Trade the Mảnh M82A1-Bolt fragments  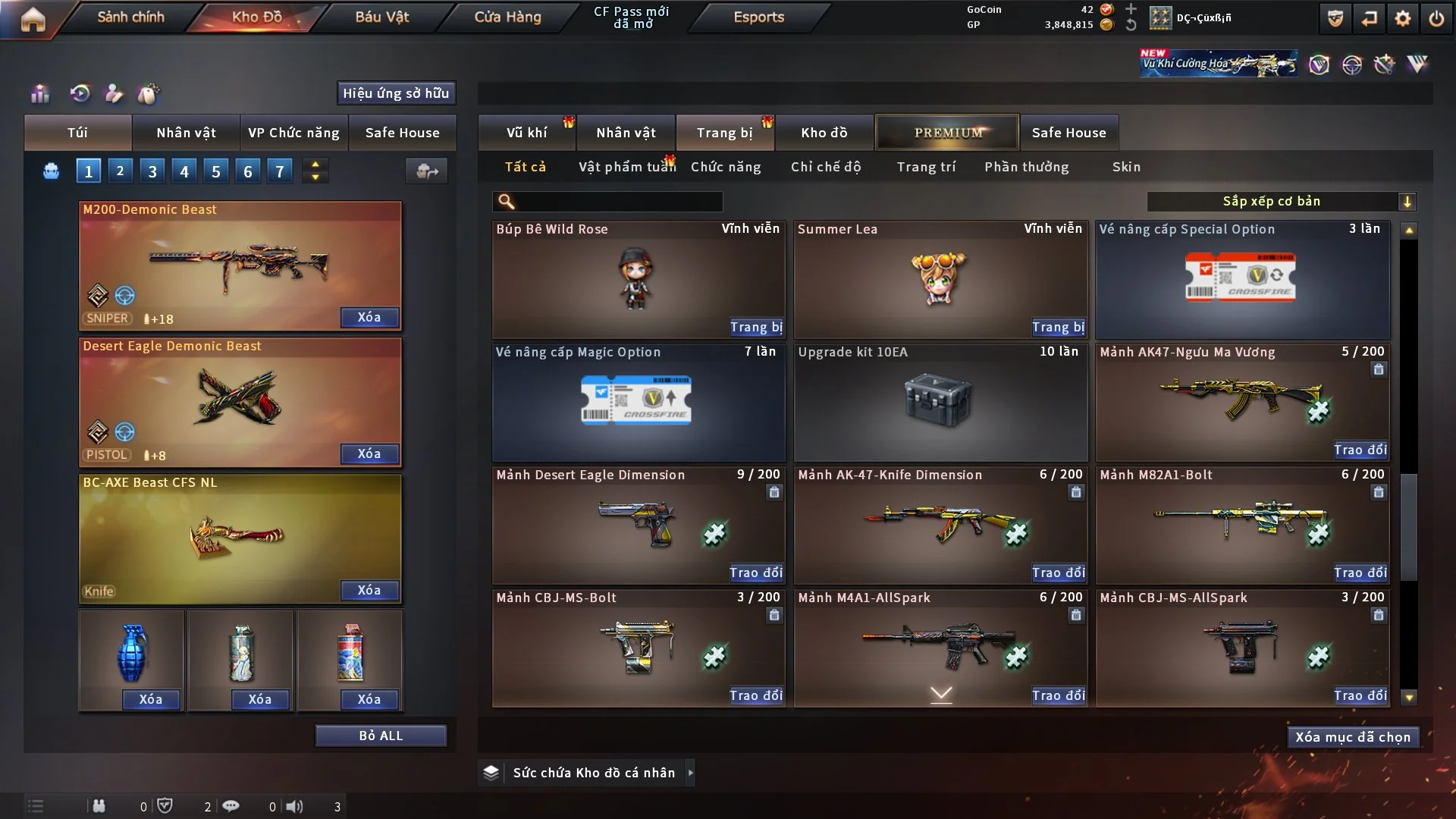[x=1360, y=573]
